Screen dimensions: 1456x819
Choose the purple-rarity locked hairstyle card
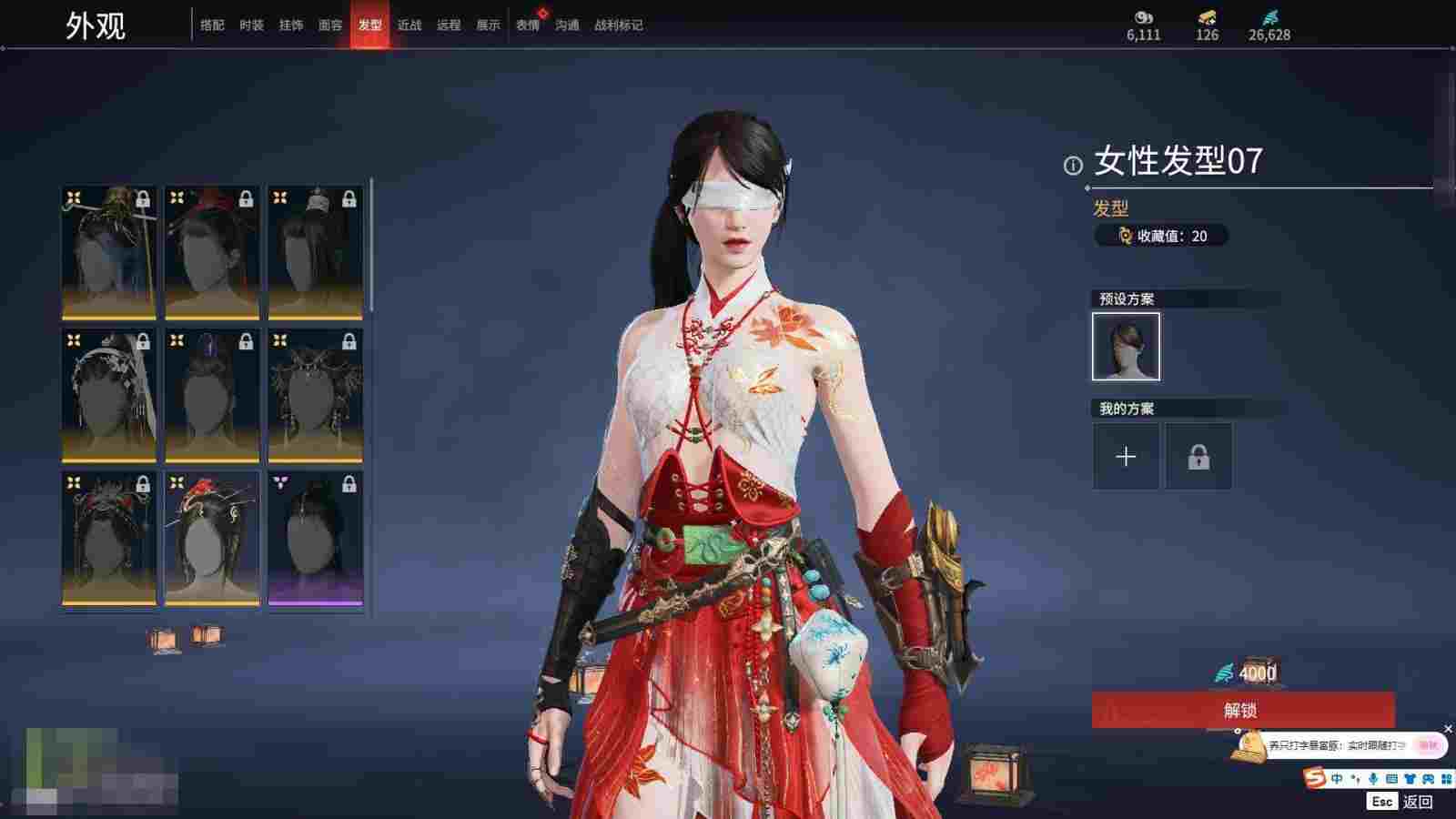[315, 538]
